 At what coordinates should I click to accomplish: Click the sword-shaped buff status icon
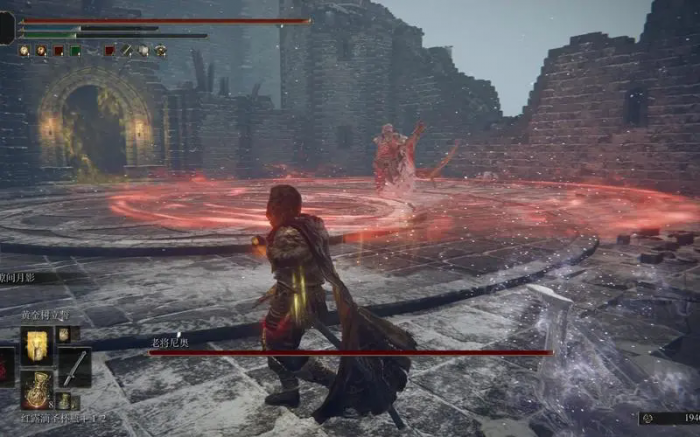click(x=127, y=50)
